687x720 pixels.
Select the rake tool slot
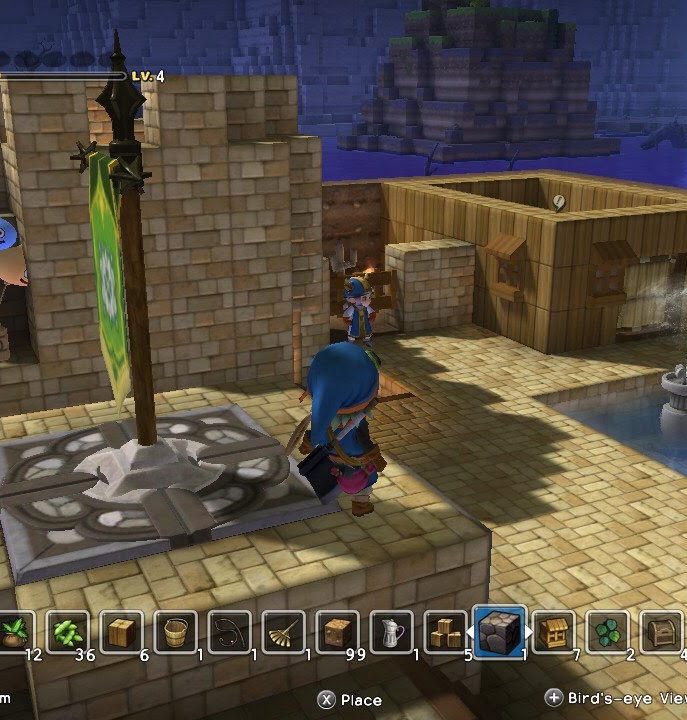click(x=283, y=632)
